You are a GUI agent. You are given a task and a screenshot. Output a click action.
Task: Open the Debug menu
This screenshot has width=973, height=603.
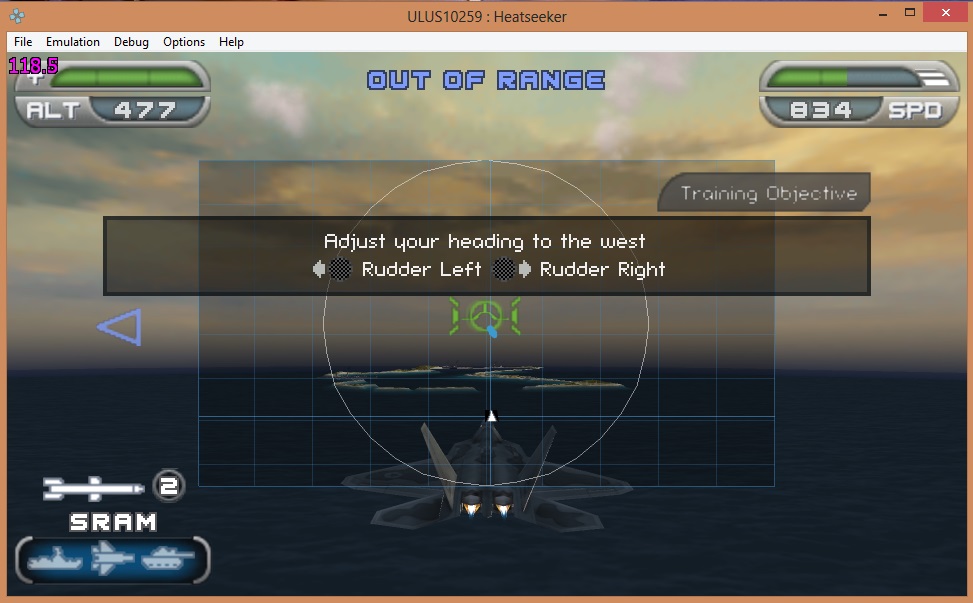[131, 42]
